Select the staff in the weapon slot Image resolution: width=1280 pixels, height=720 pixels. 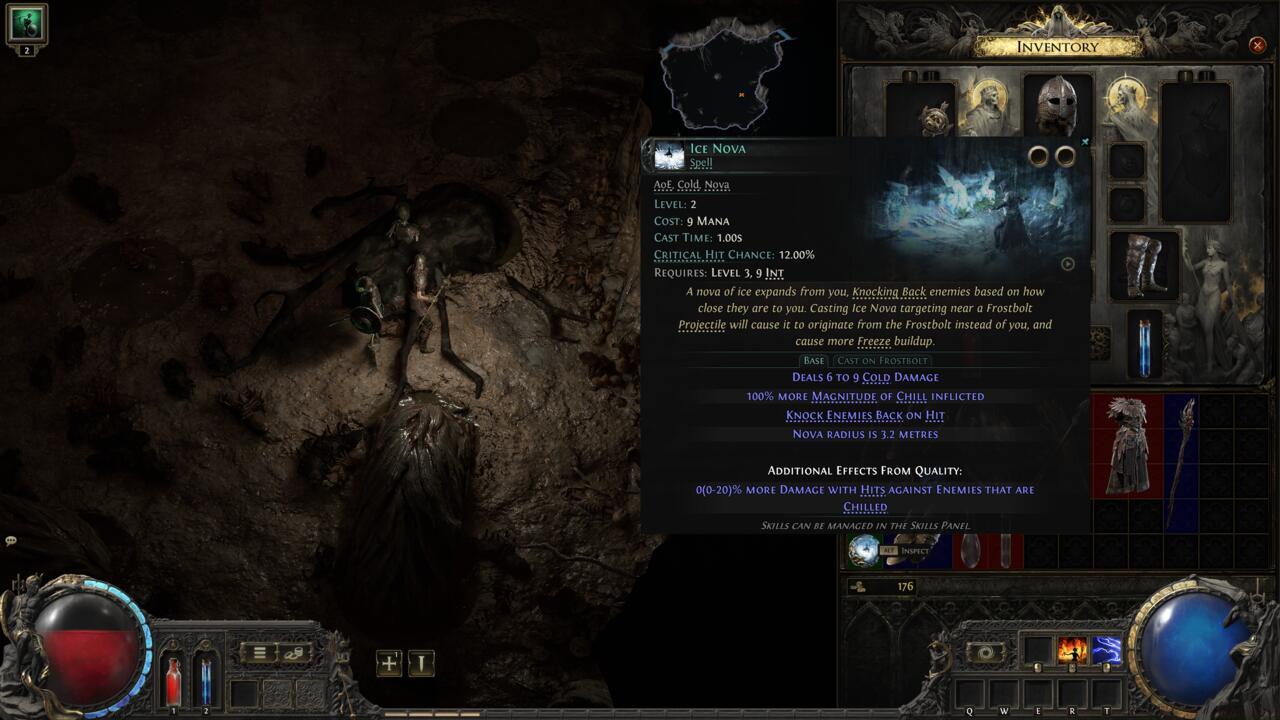[1185, 450]
